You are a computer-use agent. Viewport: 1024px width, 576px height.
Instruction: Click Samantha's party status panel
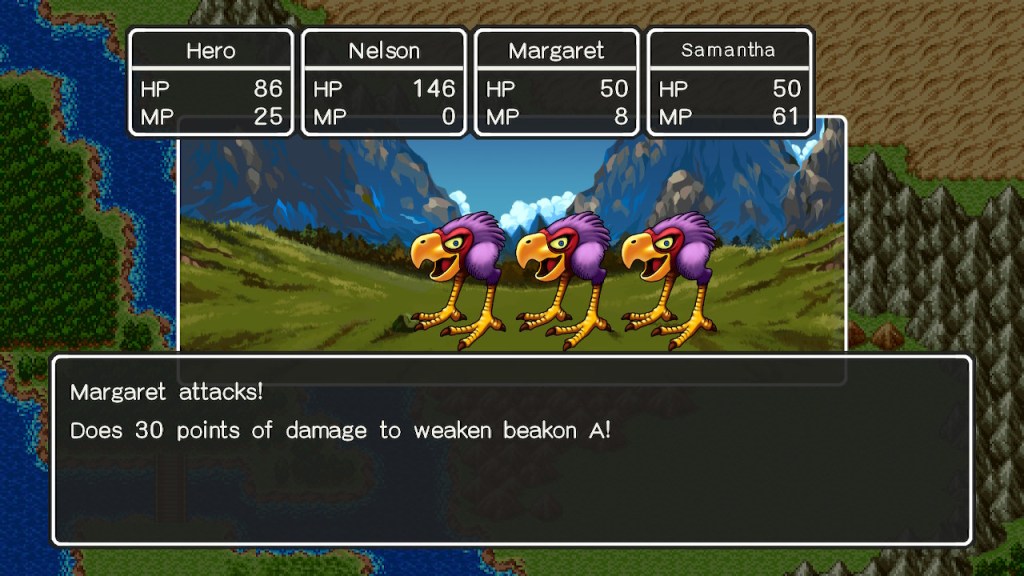tap(730, 82)
